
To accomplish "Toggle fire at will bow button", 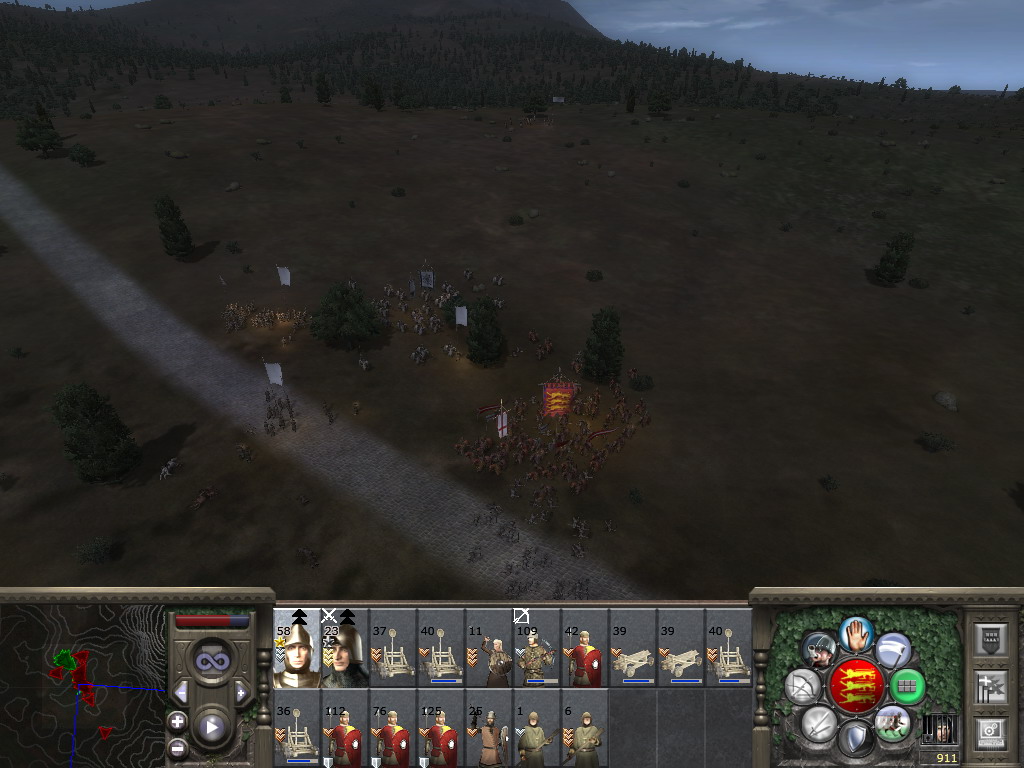I will (803, 687).
